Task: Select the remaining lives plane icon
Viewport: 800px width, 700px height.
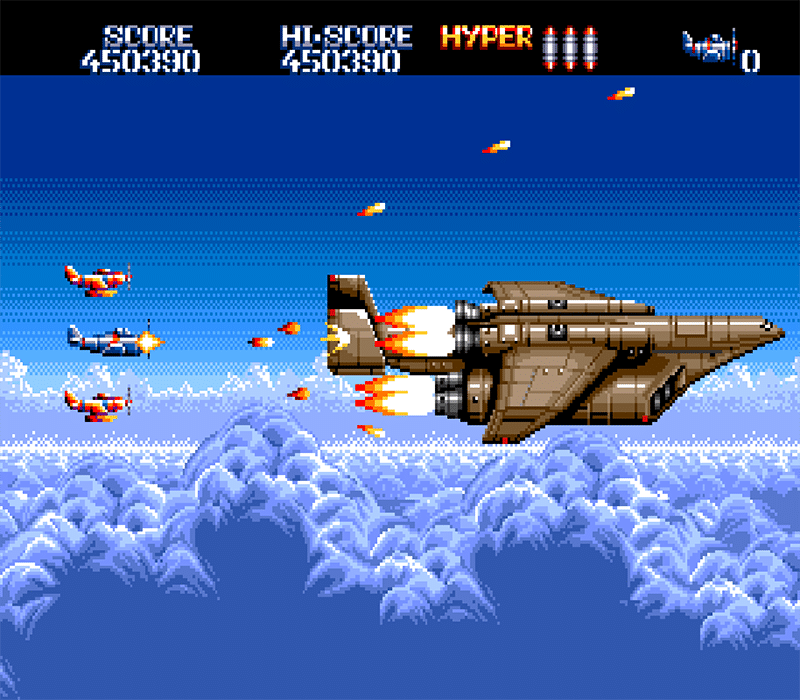Action: (709, 46)
